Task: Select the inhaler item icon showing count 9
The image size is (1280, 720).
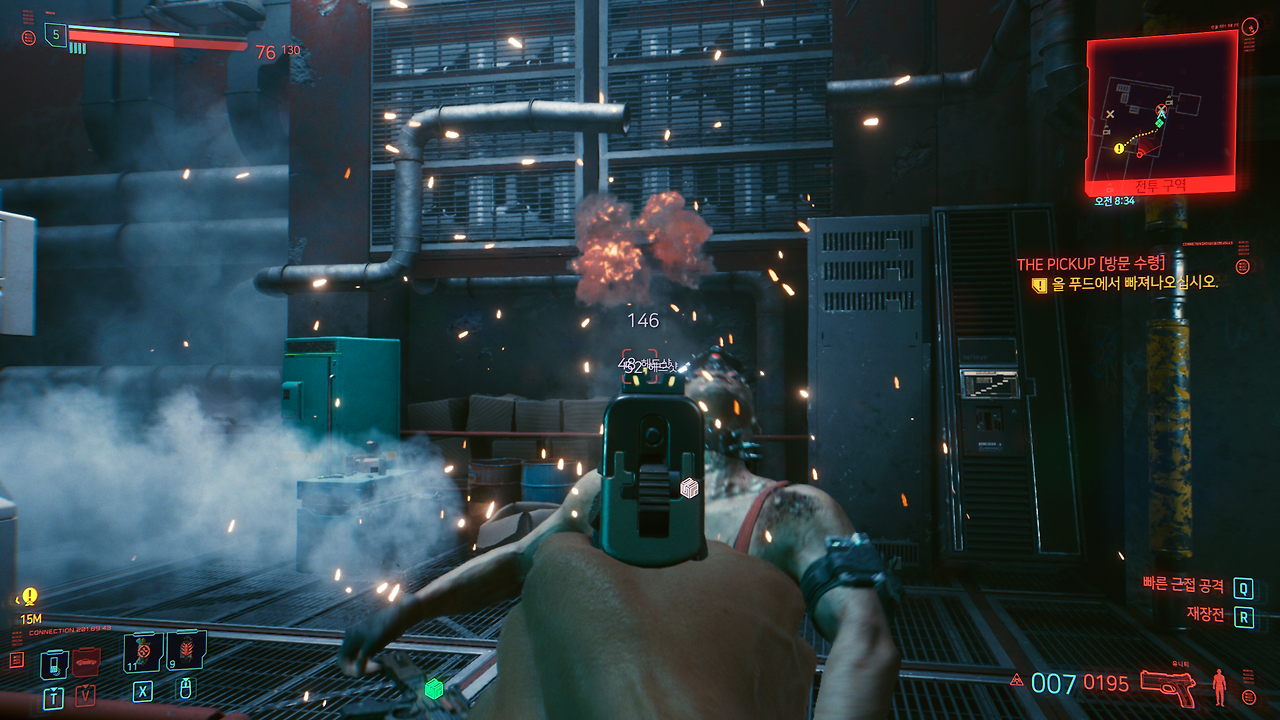Action: (186, 650)
